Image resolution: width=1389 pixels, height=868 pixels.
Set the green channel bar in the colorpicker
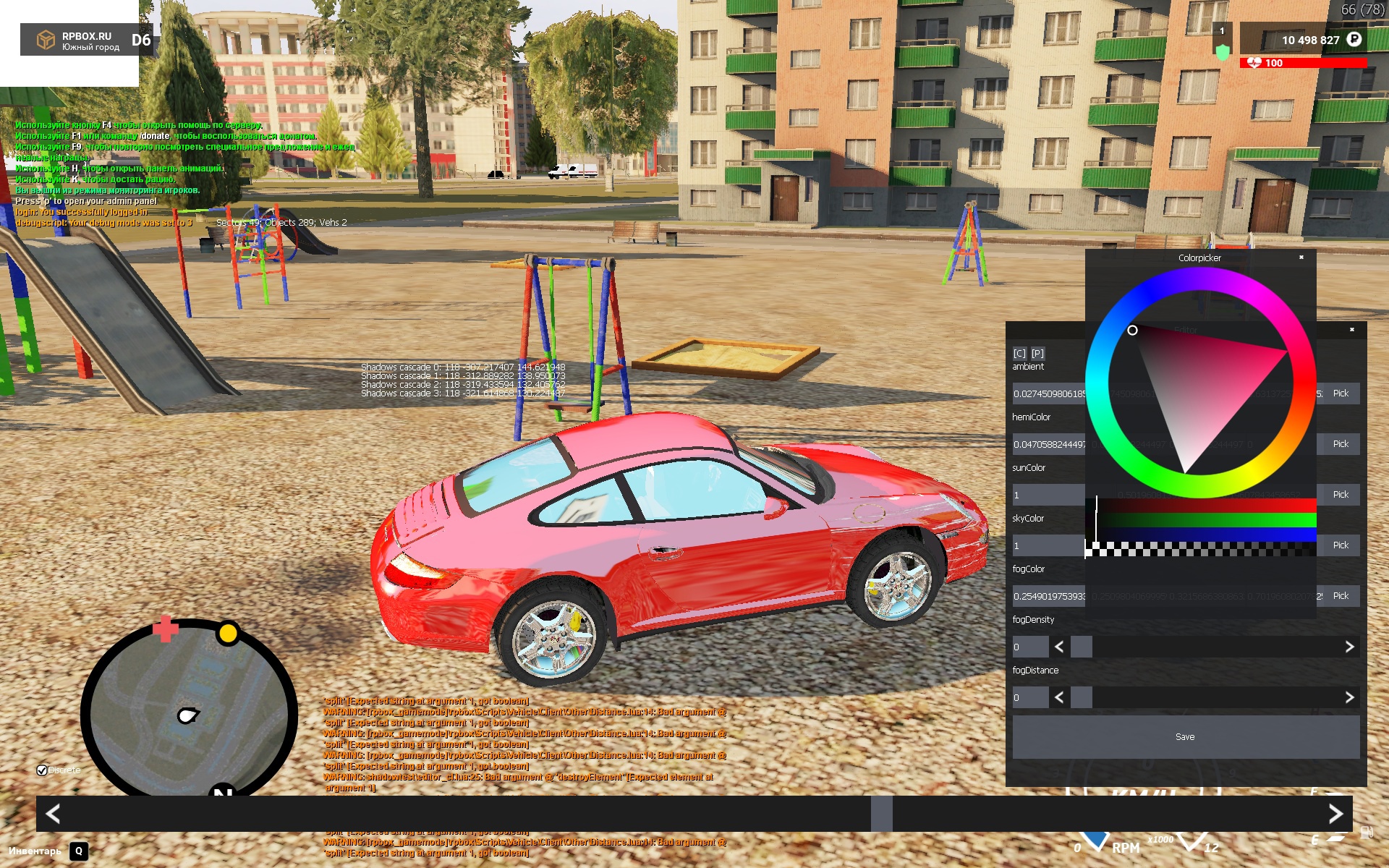pyautogui.click(x=1201, y=520)
